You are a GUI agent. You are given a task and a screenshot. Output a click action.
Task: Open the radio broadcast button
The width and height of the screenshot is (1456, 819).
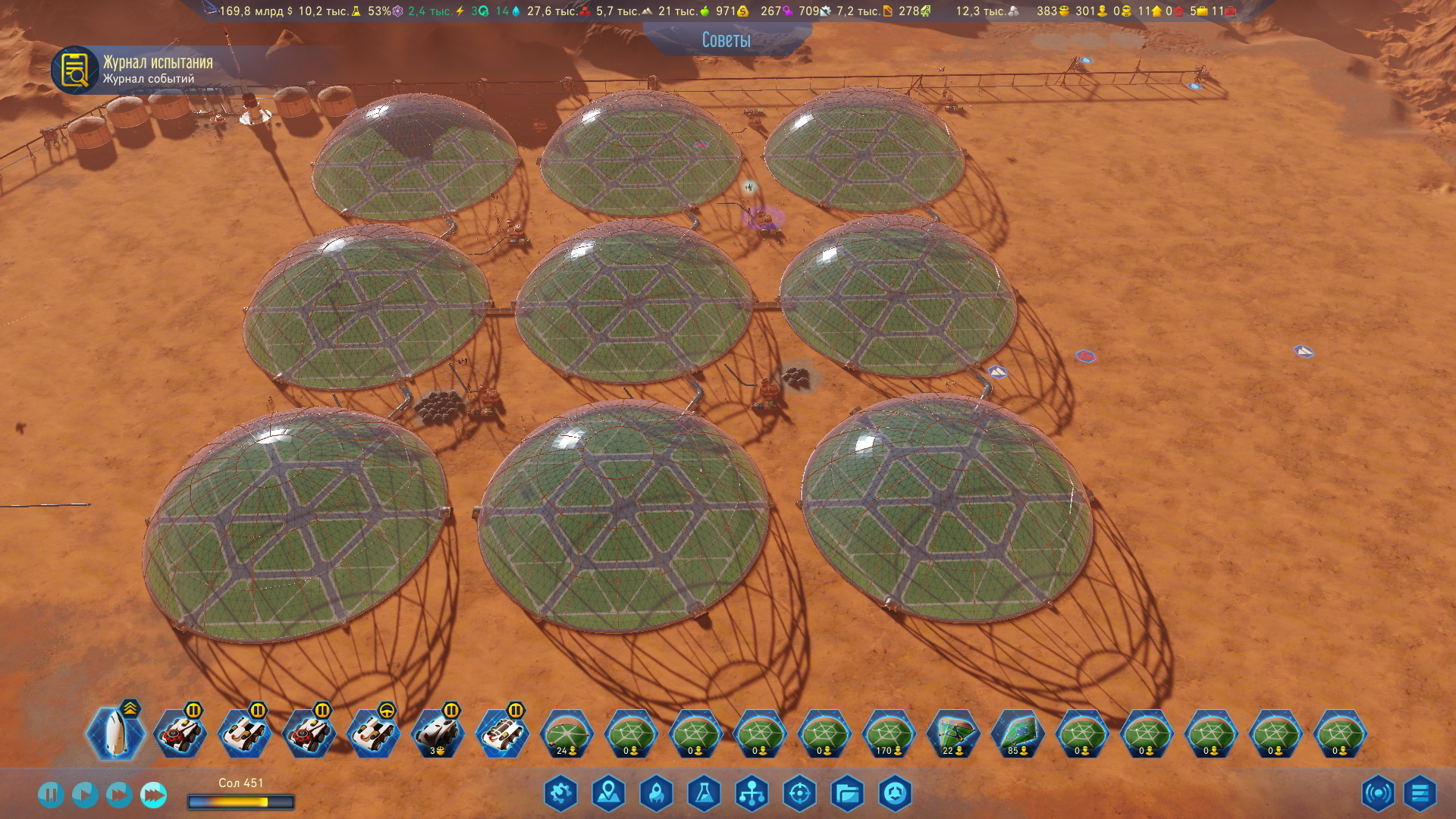coord(1377,794)
